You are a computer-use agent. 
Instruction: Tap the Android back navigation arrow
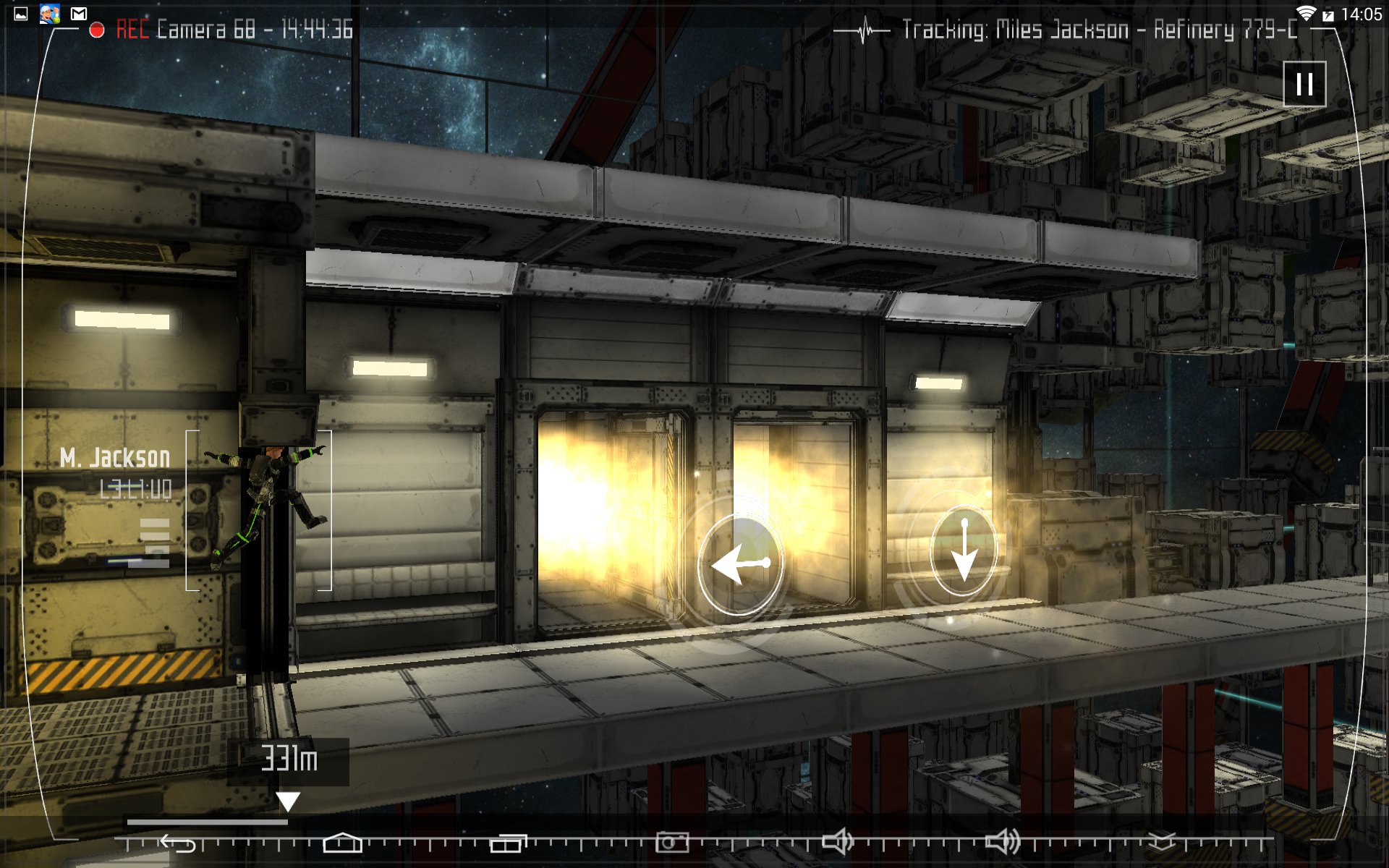(178, 843)
